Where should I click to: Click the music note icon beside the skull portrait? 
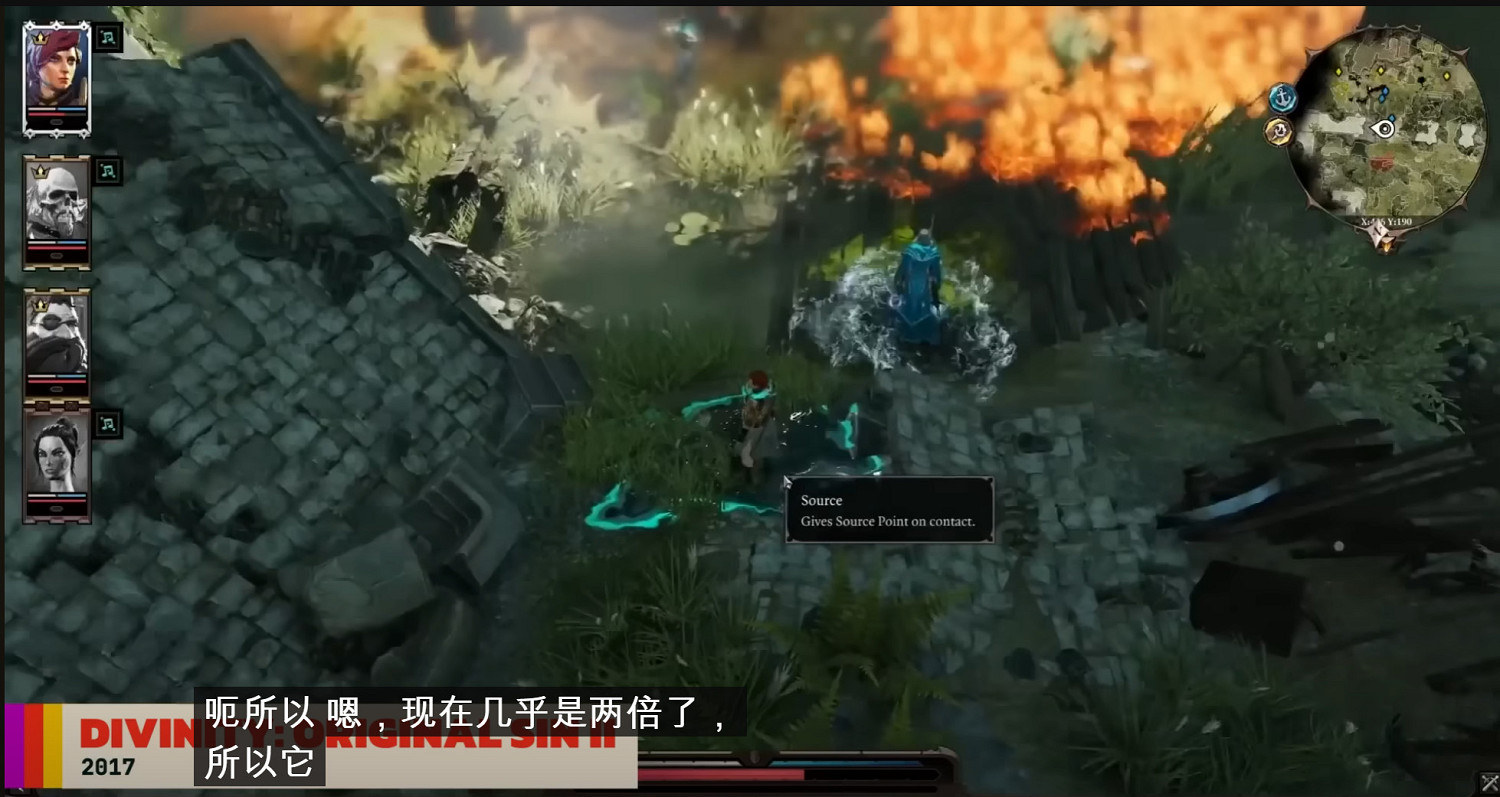(107, 170)
